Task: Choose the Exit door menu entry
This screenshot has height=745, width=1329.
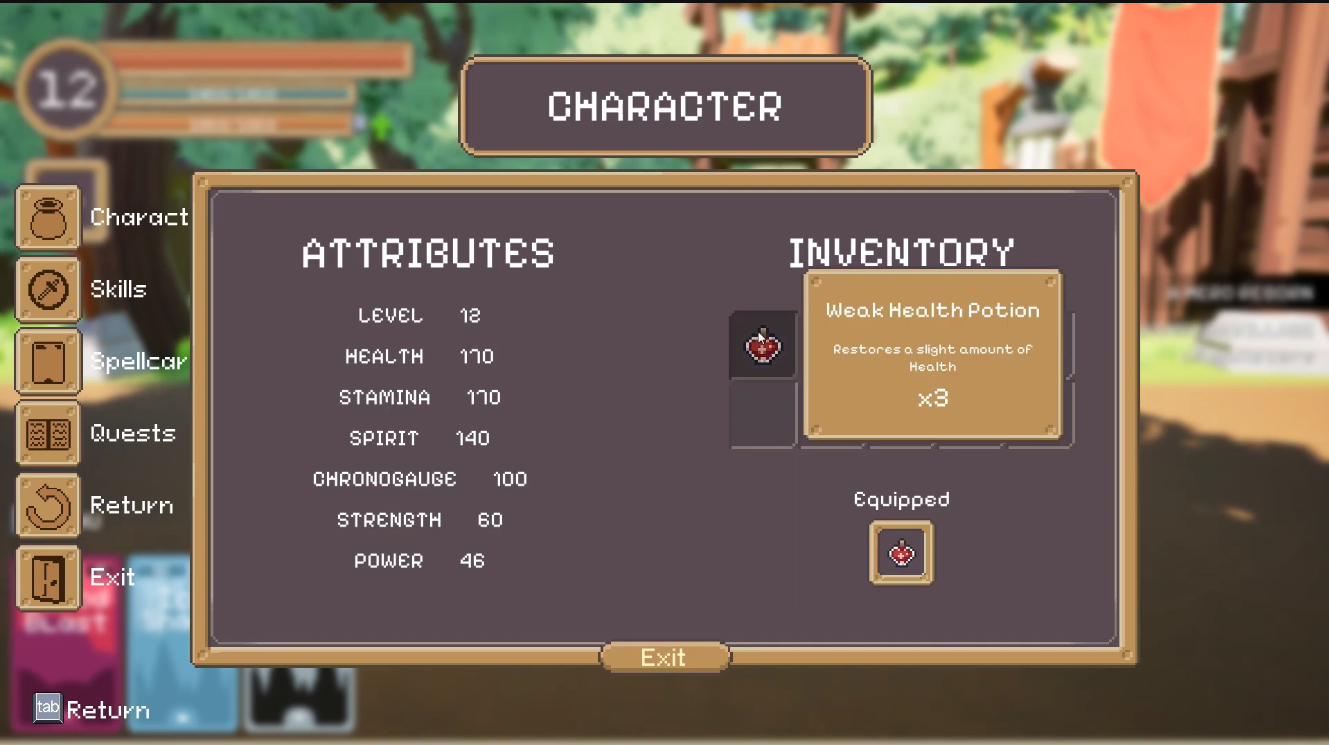Action: [48, 577]
